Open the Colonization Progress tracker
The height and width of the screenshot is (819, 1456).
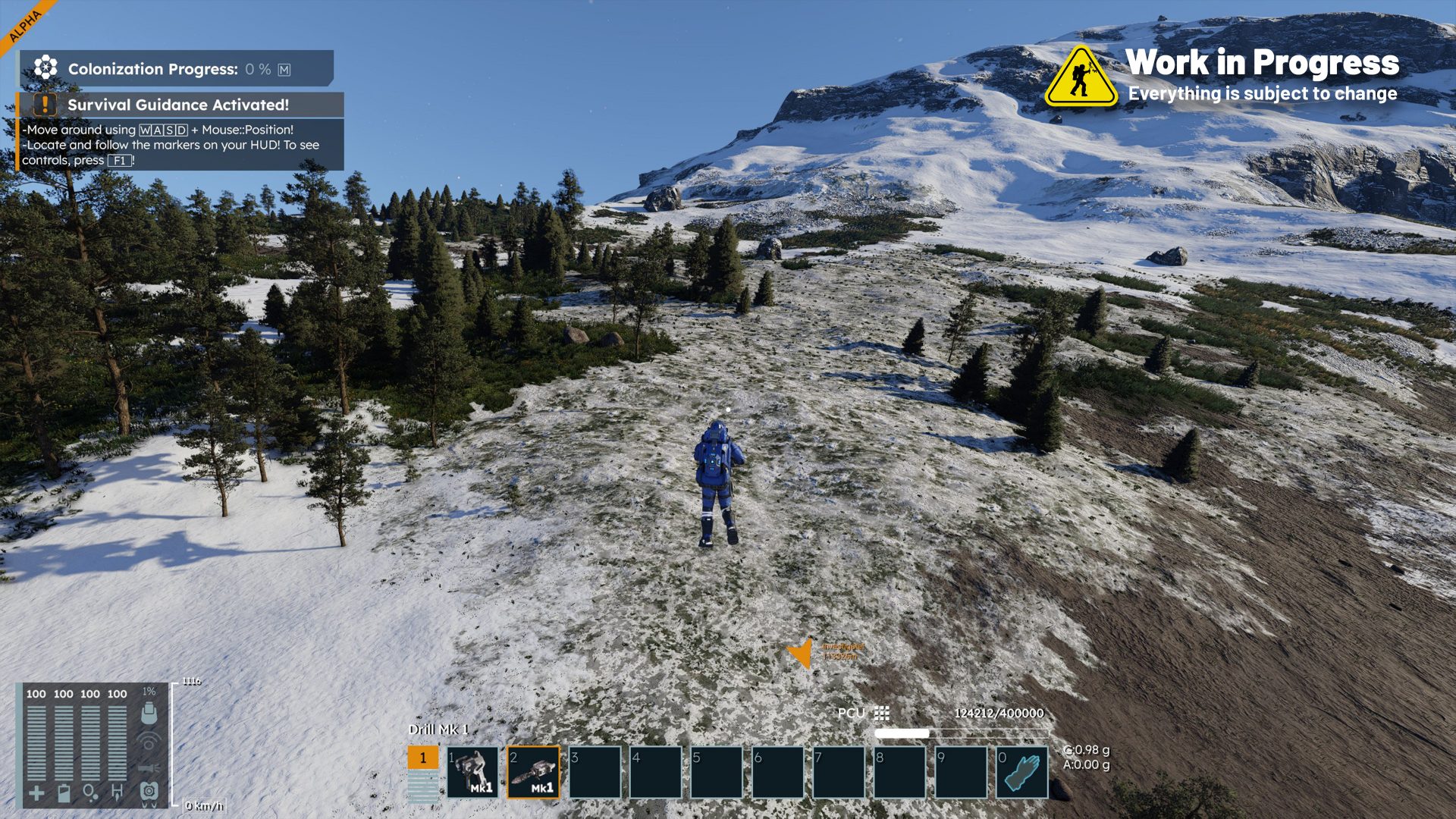[174, 69]
